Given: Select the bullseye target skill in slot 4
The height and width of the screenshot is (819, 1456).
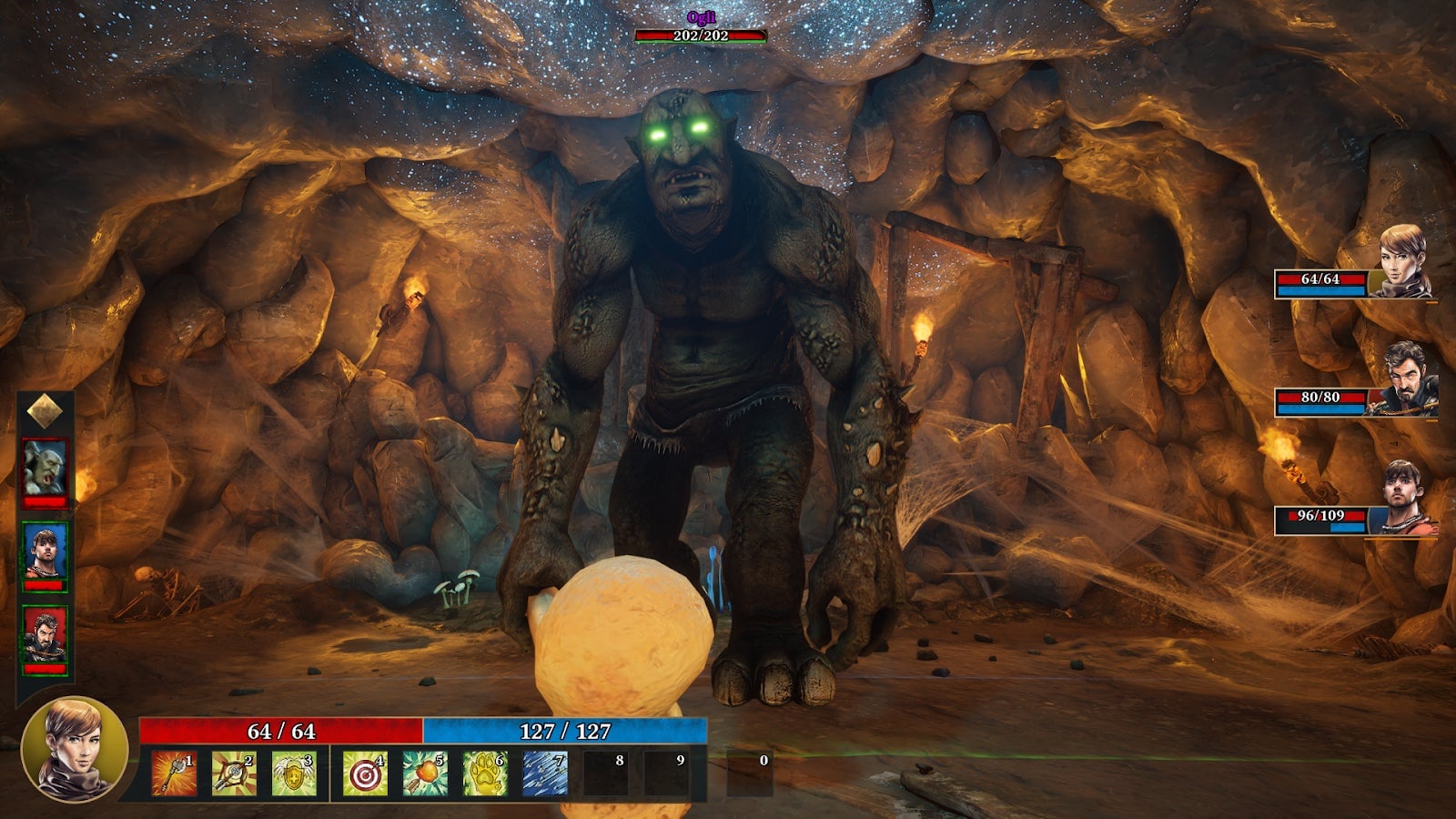Looking at the screenshot, I should [365, 773].
